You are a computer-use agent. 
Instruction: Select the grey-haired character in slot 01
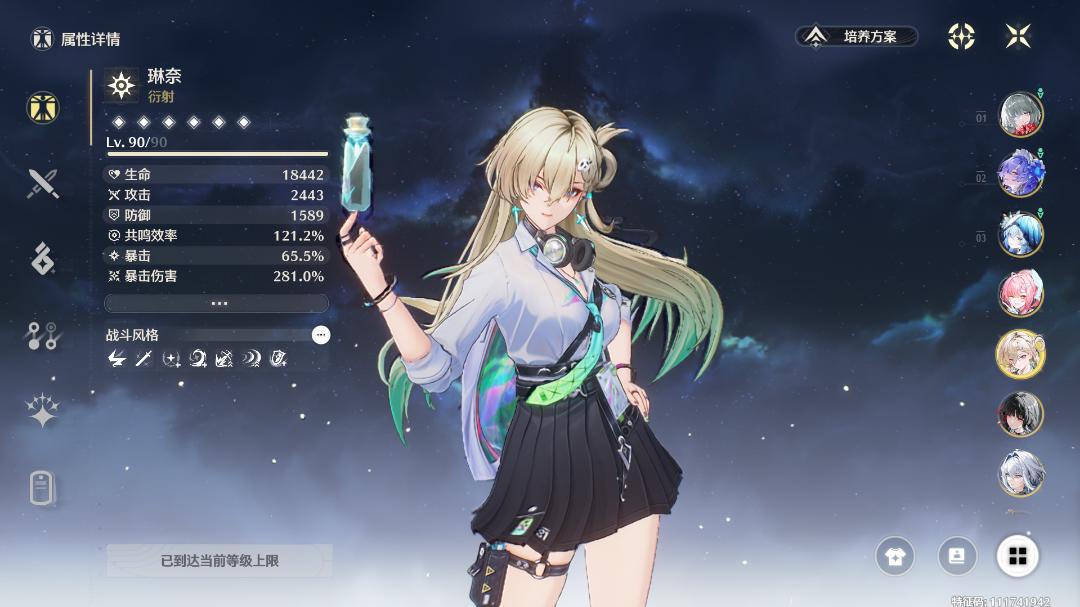click(x=1020, y=114)
